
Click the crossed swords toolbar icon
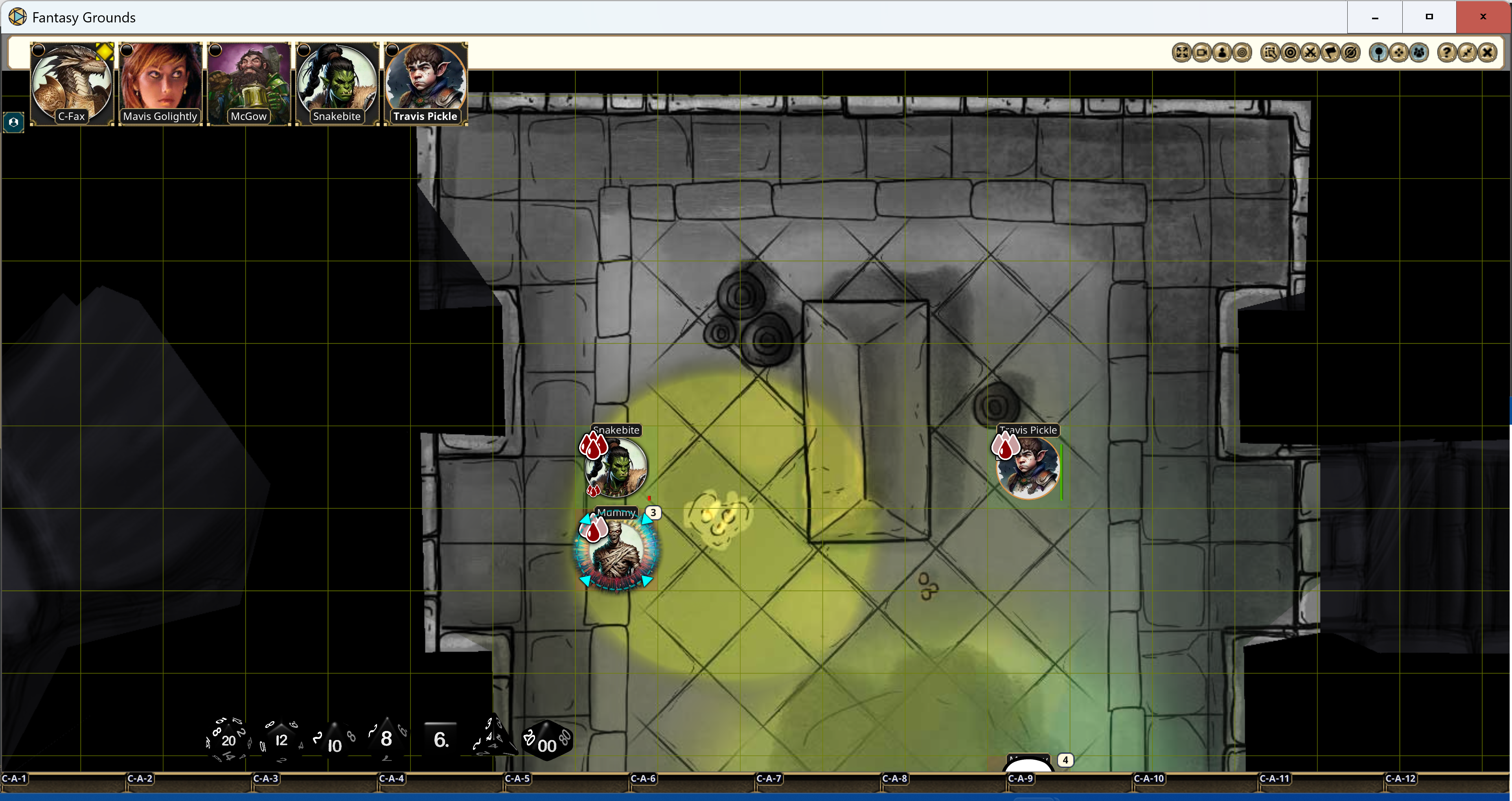pos(1310,53)
